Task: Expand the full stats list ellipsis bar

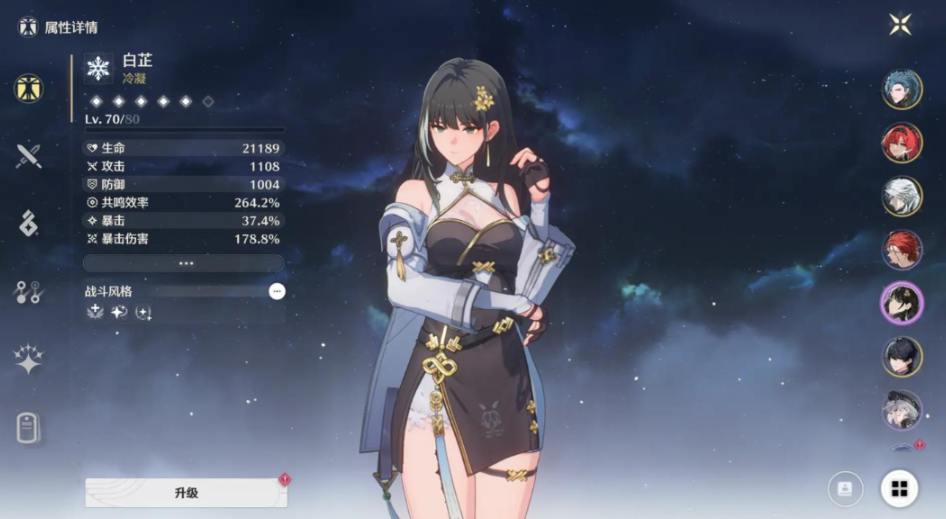Action: (x=185, y=263)
